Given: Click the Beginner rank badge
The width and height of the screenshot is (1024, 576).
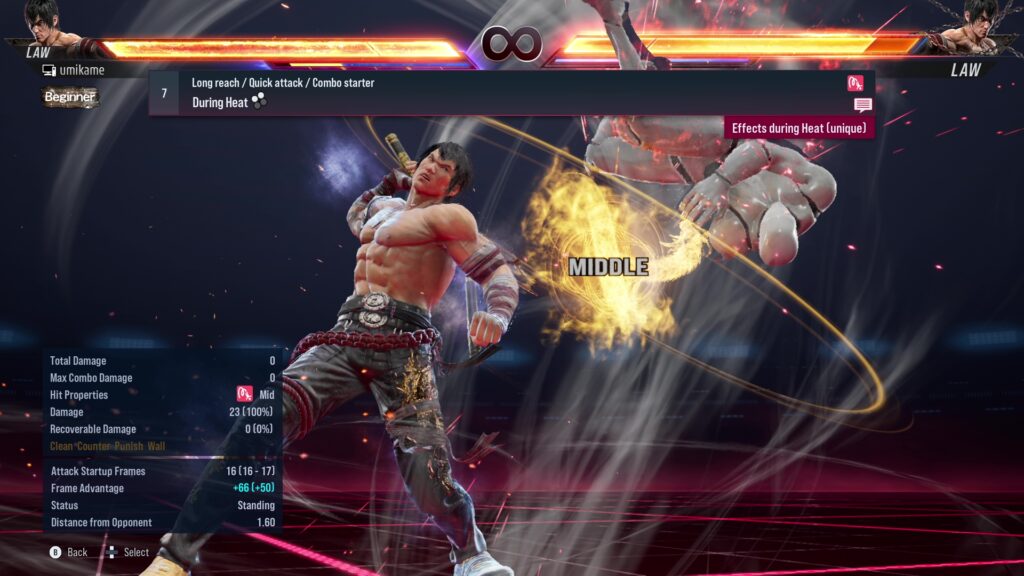Looking at the screenshot, I should click(x=70, y=97).
